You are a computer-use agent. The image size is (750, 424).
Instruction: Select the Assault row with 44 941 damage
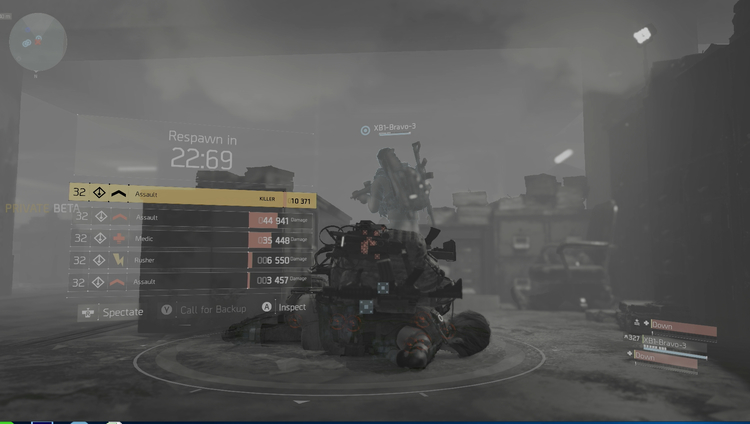coord(192,217)
